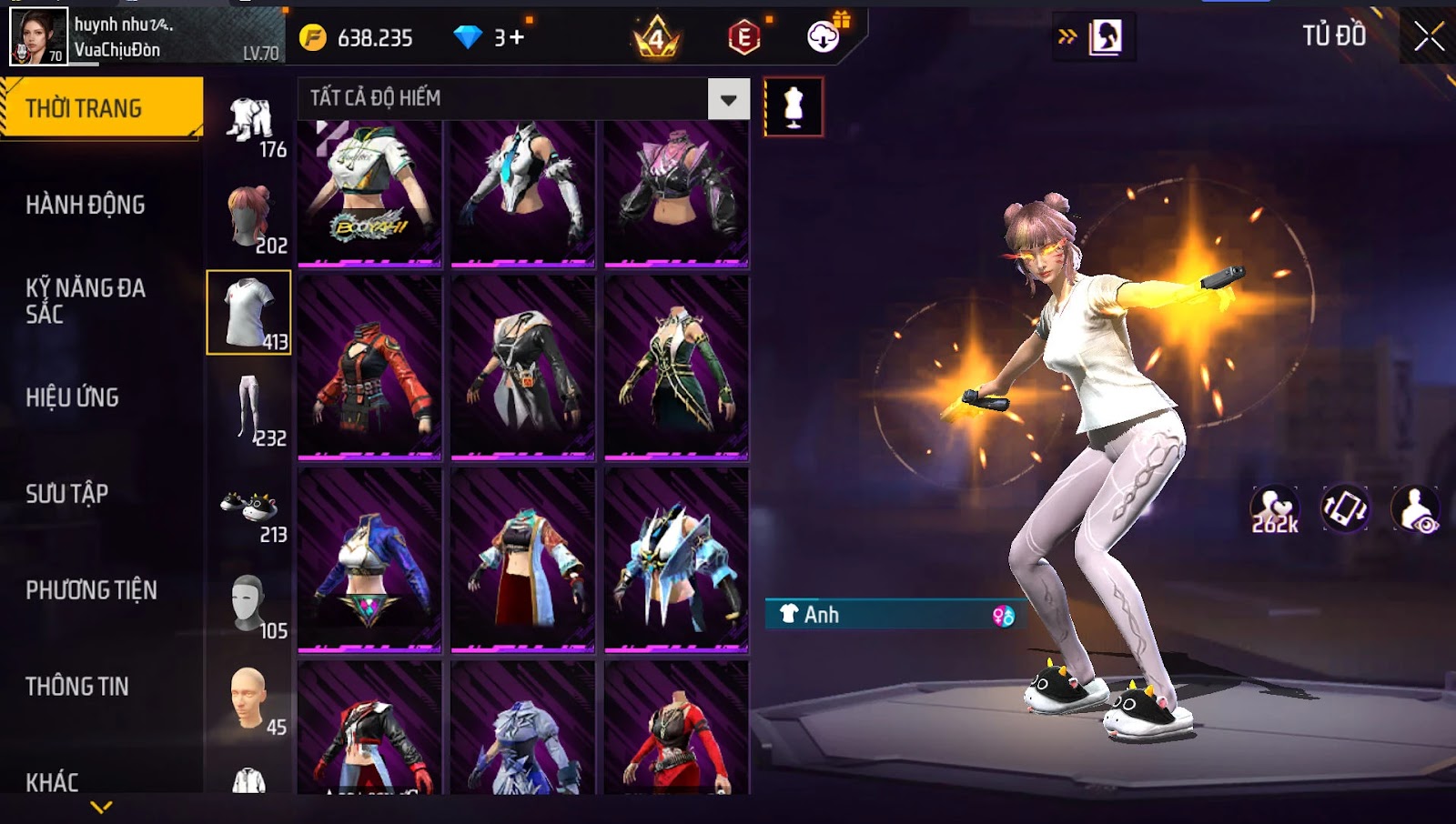Viewport: 1456px width, 824px height.
Task: Open the cloud download icon with gift
Action: point(824,36)
